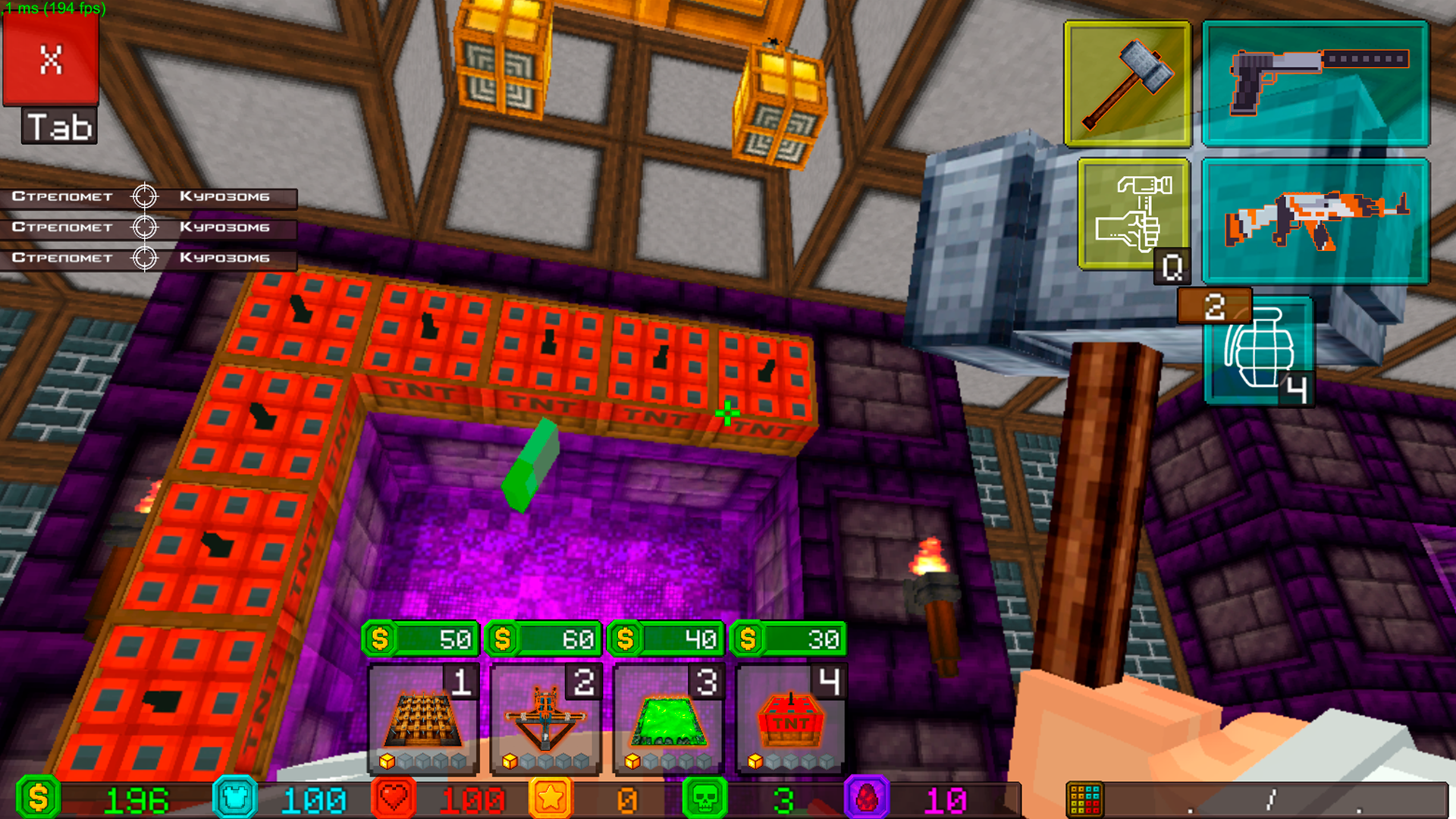Select the grenade slot labeled 4
This screenshot has height=819, width=1456.
[1260, 349]
